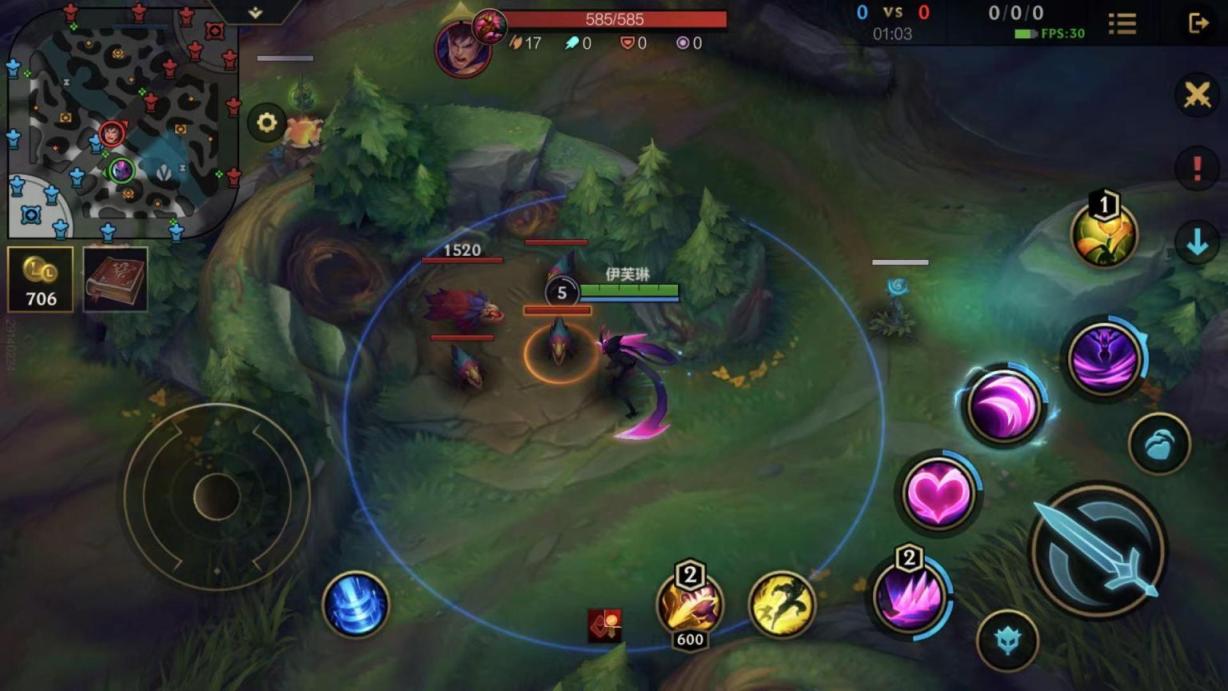Tap the blue down arrow button
The image size is (1228, 691).
pyautogui.click(x=1197, y=243)
